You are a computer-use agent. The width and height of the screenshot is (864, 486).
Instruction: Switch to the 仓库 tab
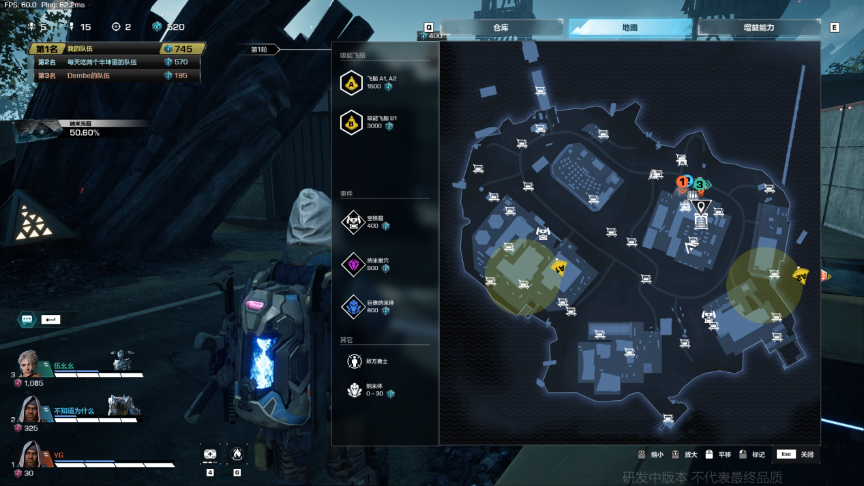[x=500, y=28]
